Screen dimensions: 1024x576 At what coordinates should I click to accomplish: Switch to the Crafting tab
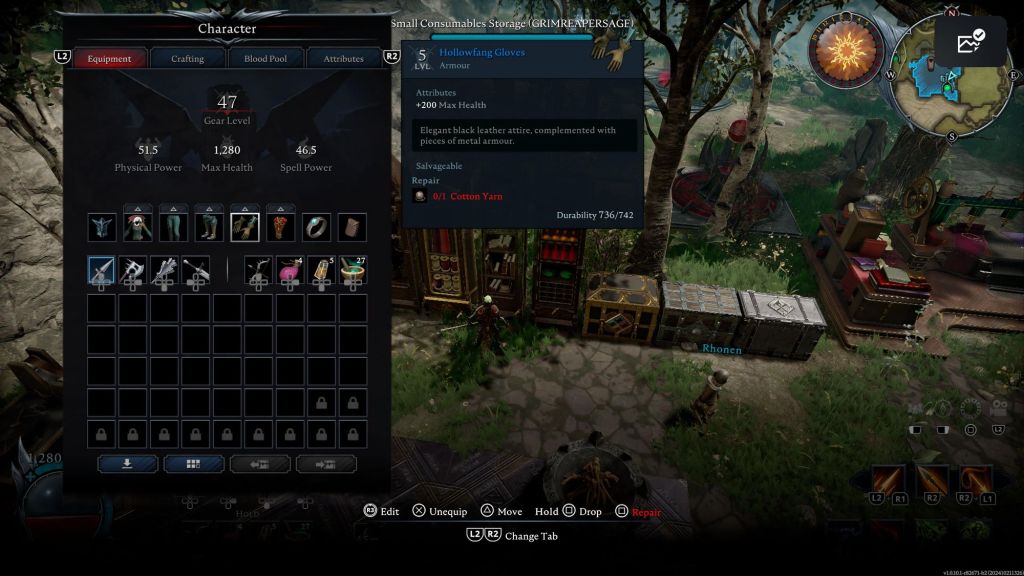click(187, 58)
